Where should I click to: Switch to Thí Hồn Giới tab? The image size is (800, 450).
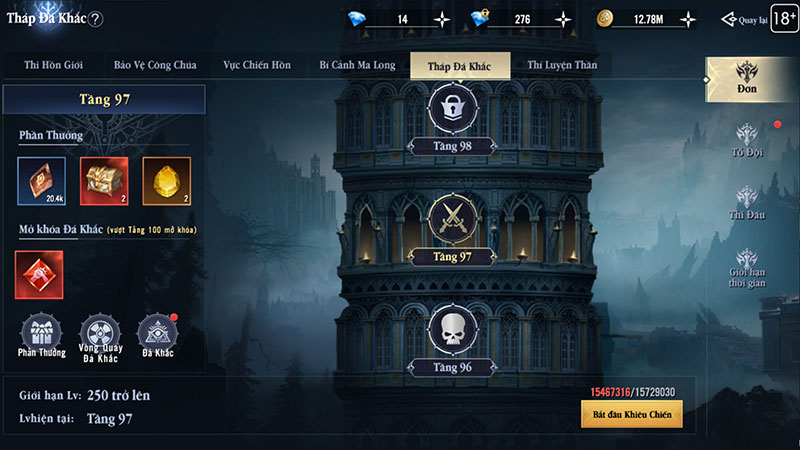52,66
